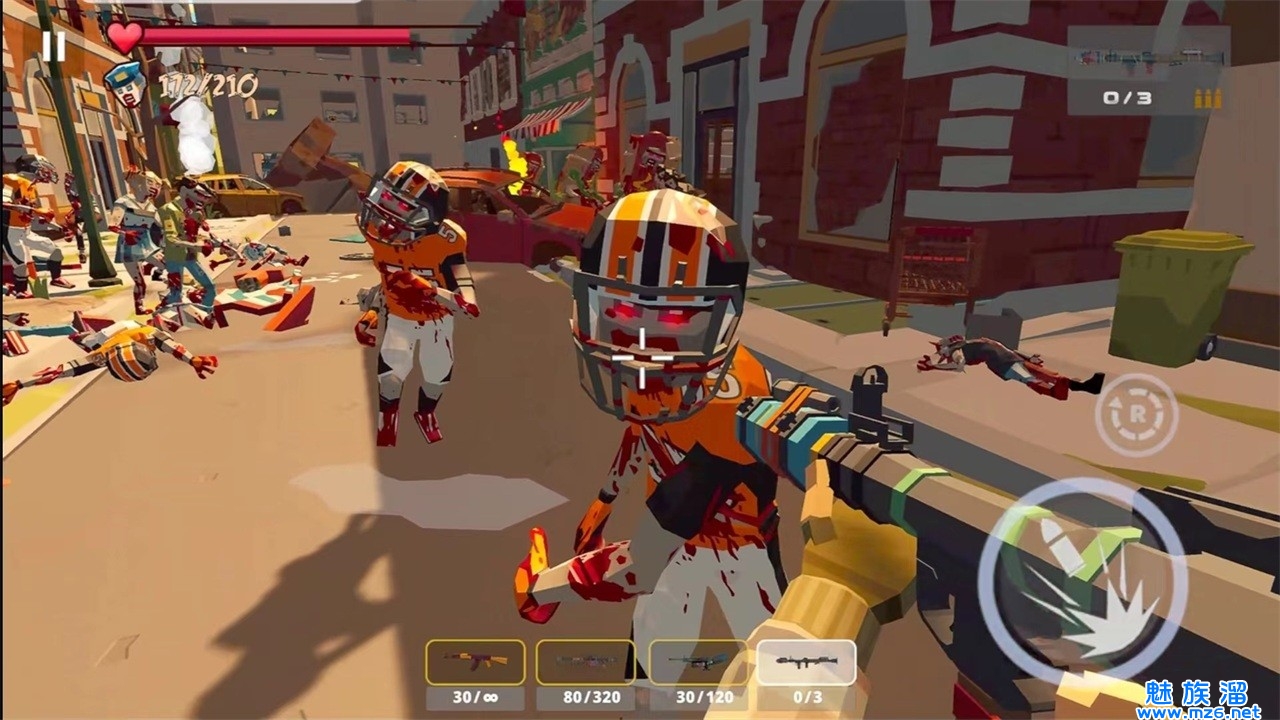Equip the machine gun with 30/120 ammo

pos(698,662)
